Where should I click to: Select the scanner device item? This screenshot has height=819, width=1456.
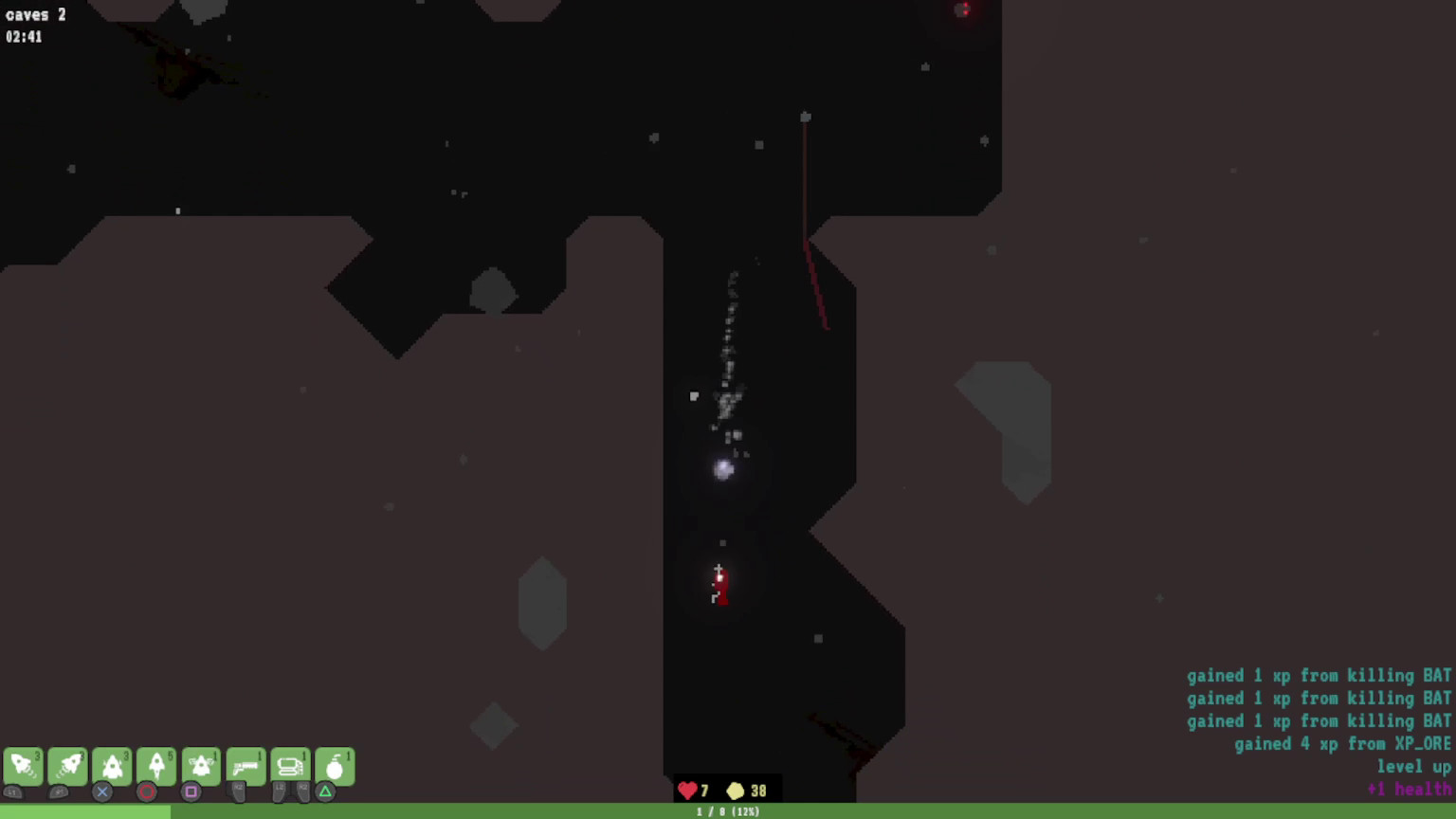[x=291, y=766]
